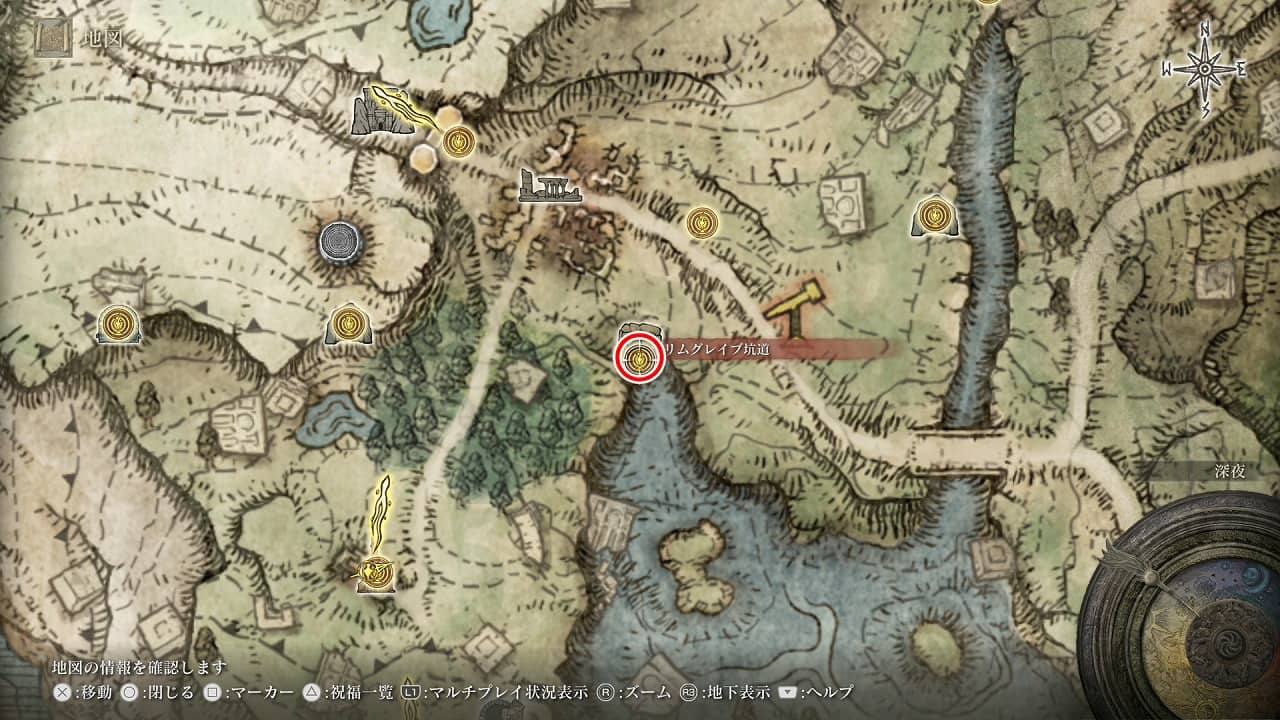
Task: Select the grace marker with the player arrow
Action: point(379,571)
